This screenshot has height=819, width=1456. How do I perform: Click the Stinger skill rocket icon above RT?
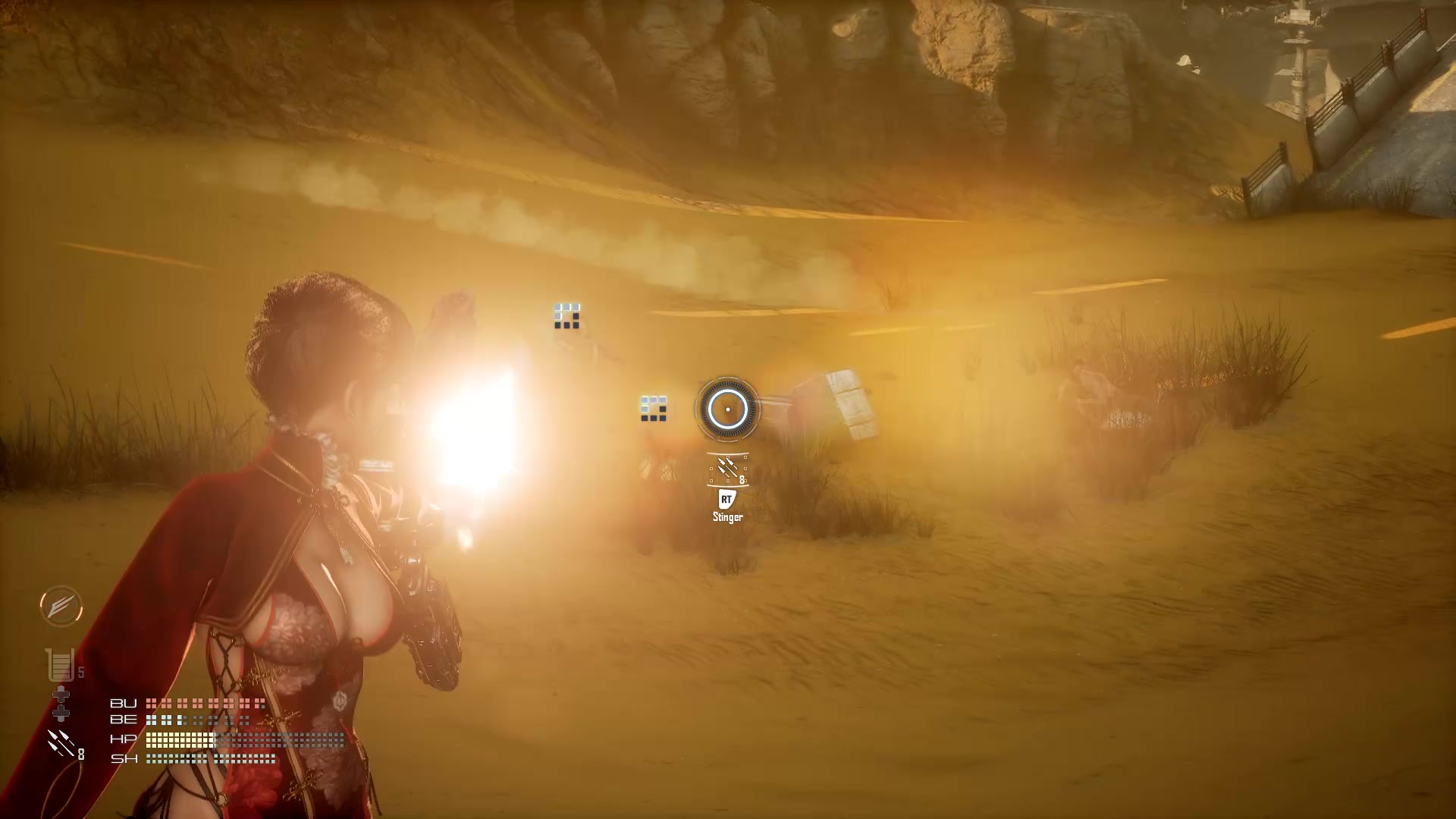pyautogui.click(x=728, y=469)
